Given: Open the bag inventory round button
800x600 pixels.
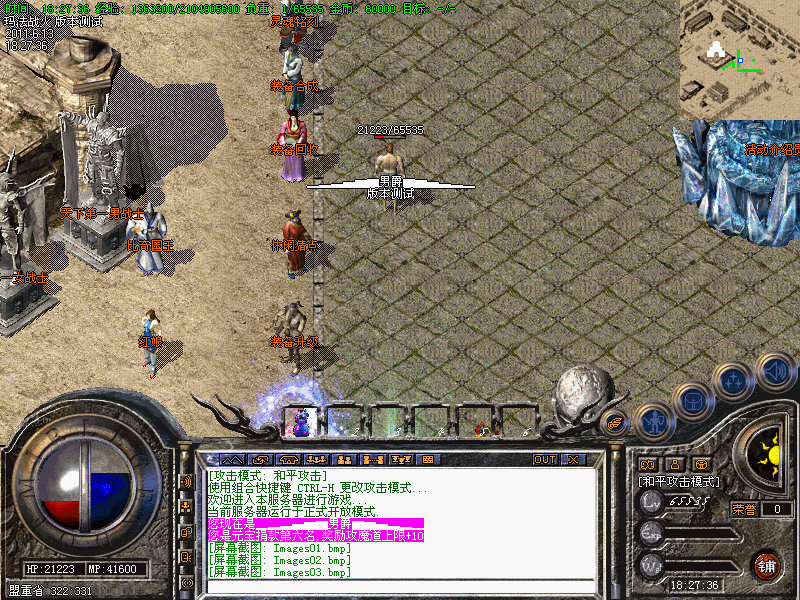Looking at the screenshot, I should [x=693, y=402].
